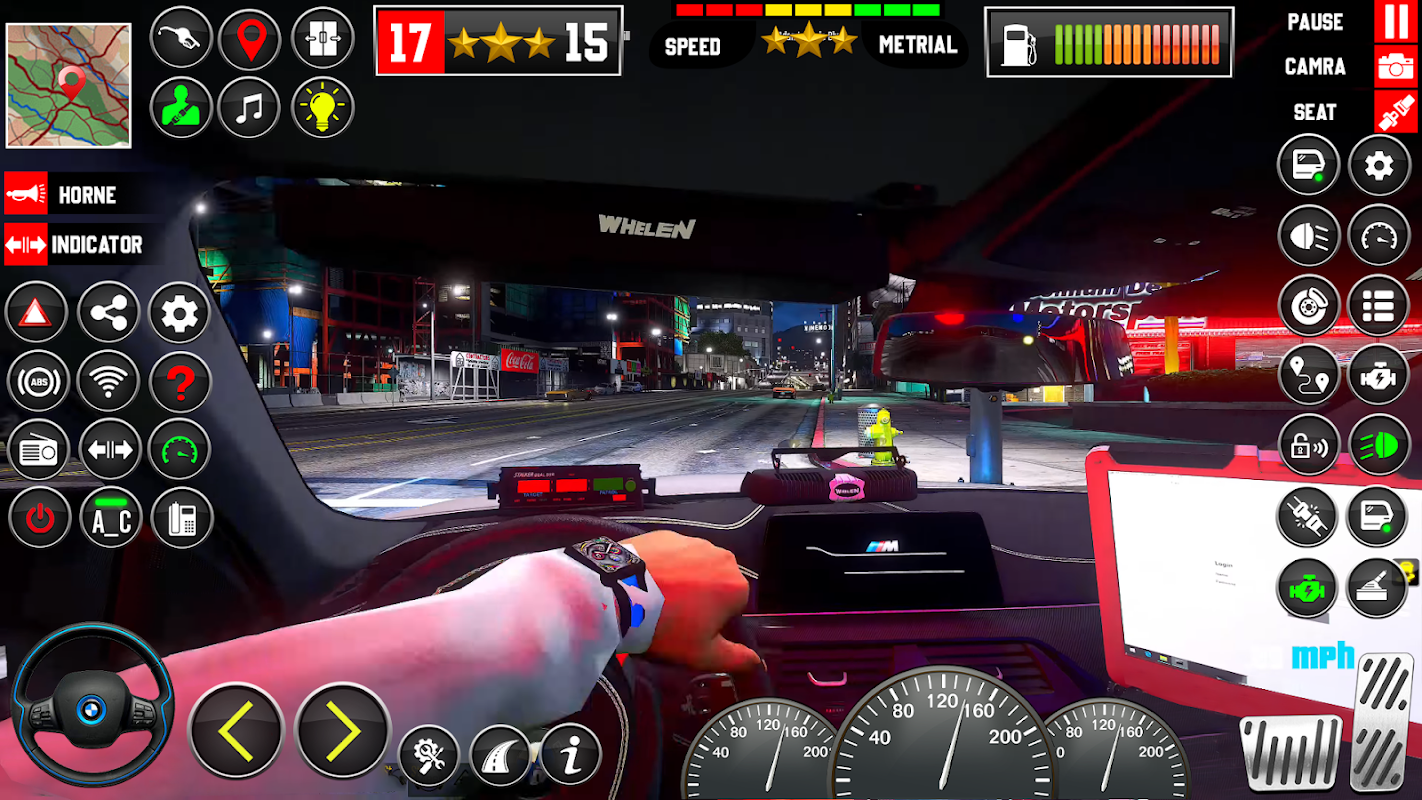The image size is (1422, 800).
Task: Click the red map pin icon
Action: [x=250, y=39]
